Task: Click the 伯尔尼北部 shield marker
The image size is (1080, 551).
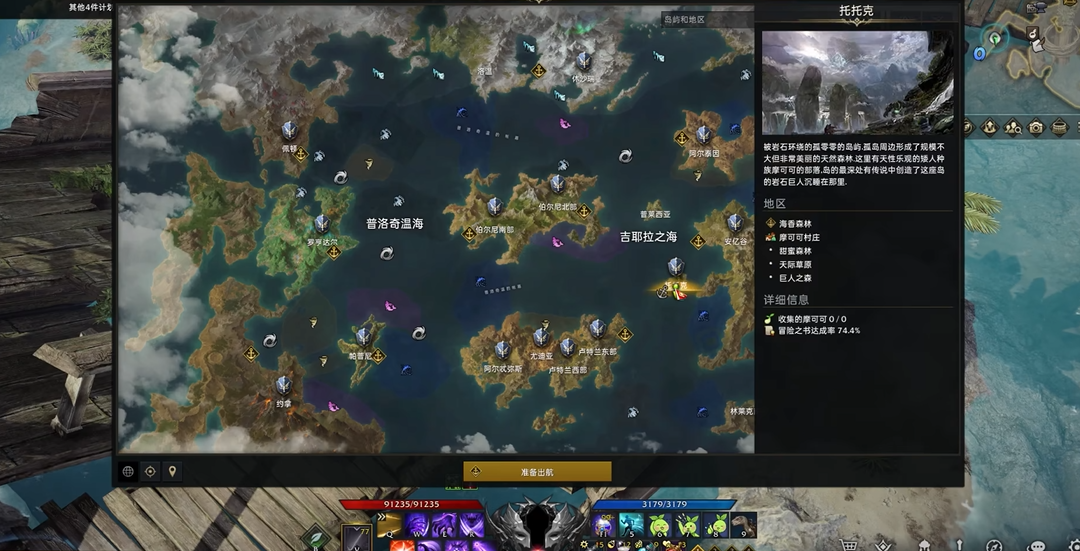Action: (x=557, y=185)
